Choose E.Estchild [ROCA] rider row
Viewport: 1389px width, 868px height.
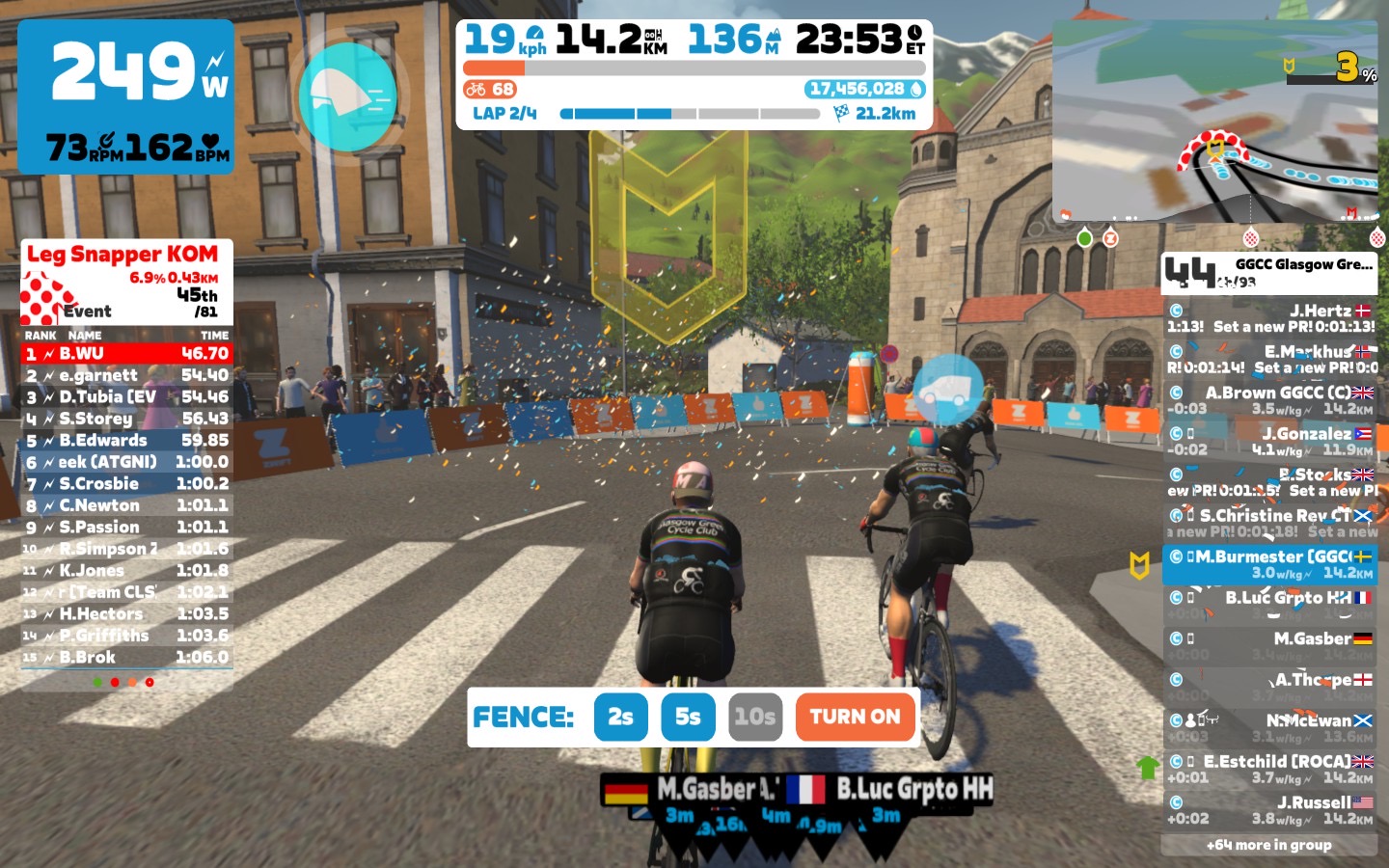1269,769
